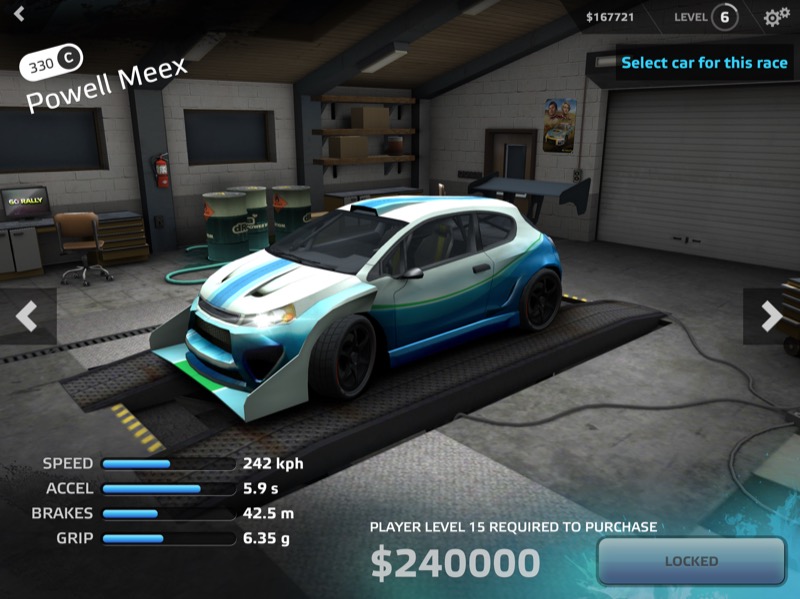Viewport: 800px width, 599px height.
Task: Click the LOCKED purchase button
Action: [691, 561]
